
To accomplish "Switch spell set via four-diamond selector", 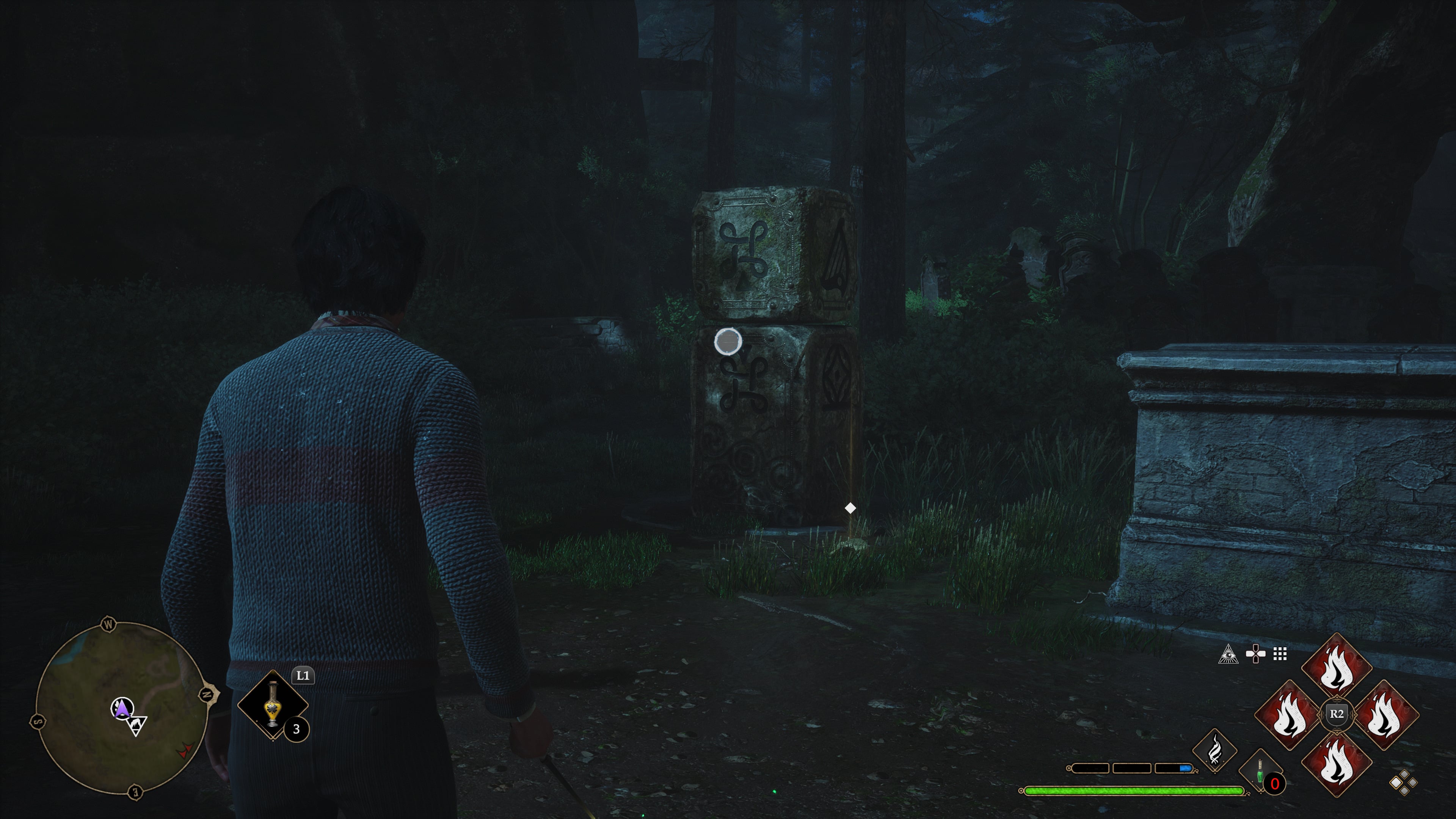I will click(1403, 783).
